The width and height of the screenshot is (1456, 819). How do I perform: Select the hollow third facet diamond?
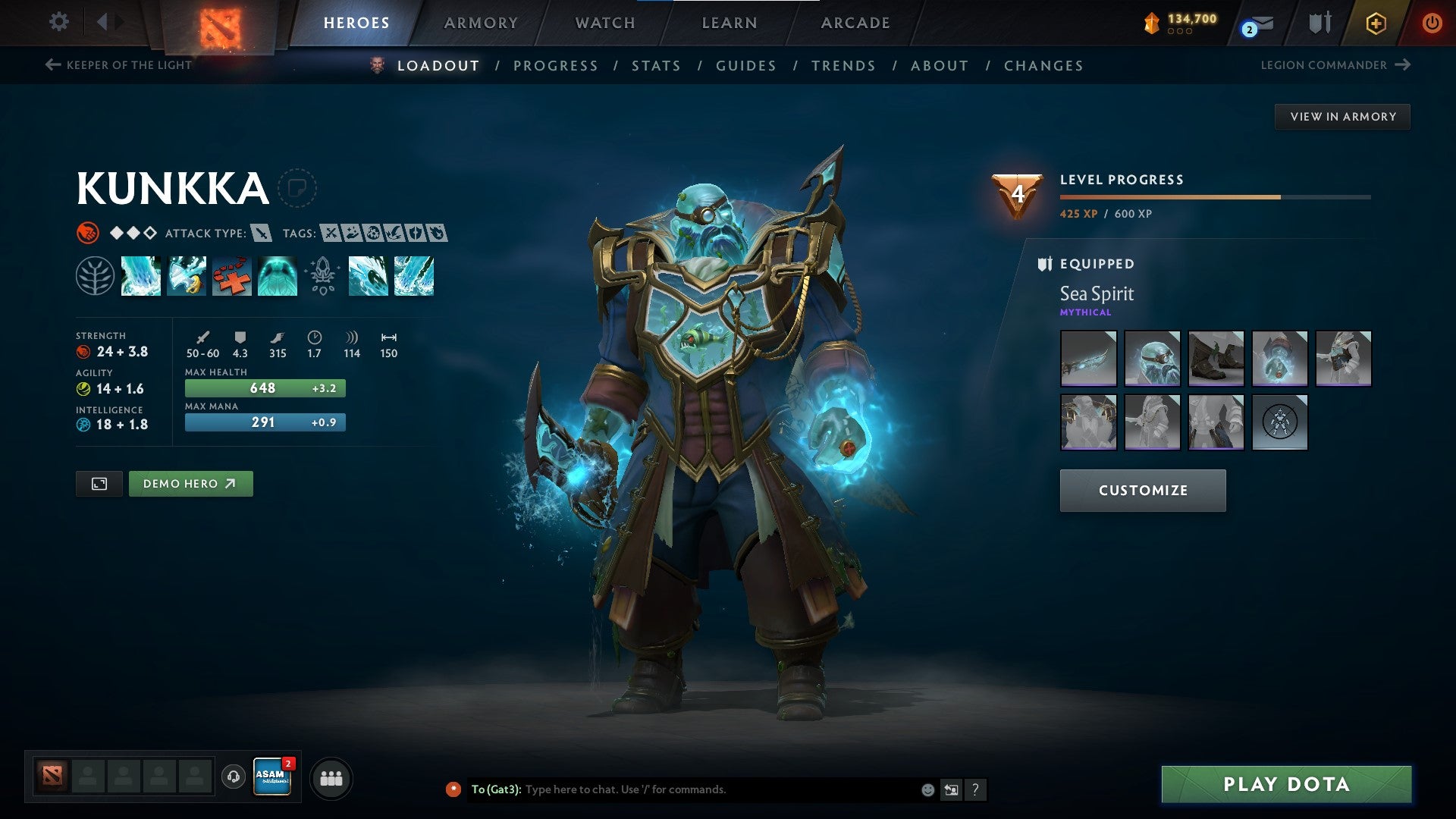(149, 233)
